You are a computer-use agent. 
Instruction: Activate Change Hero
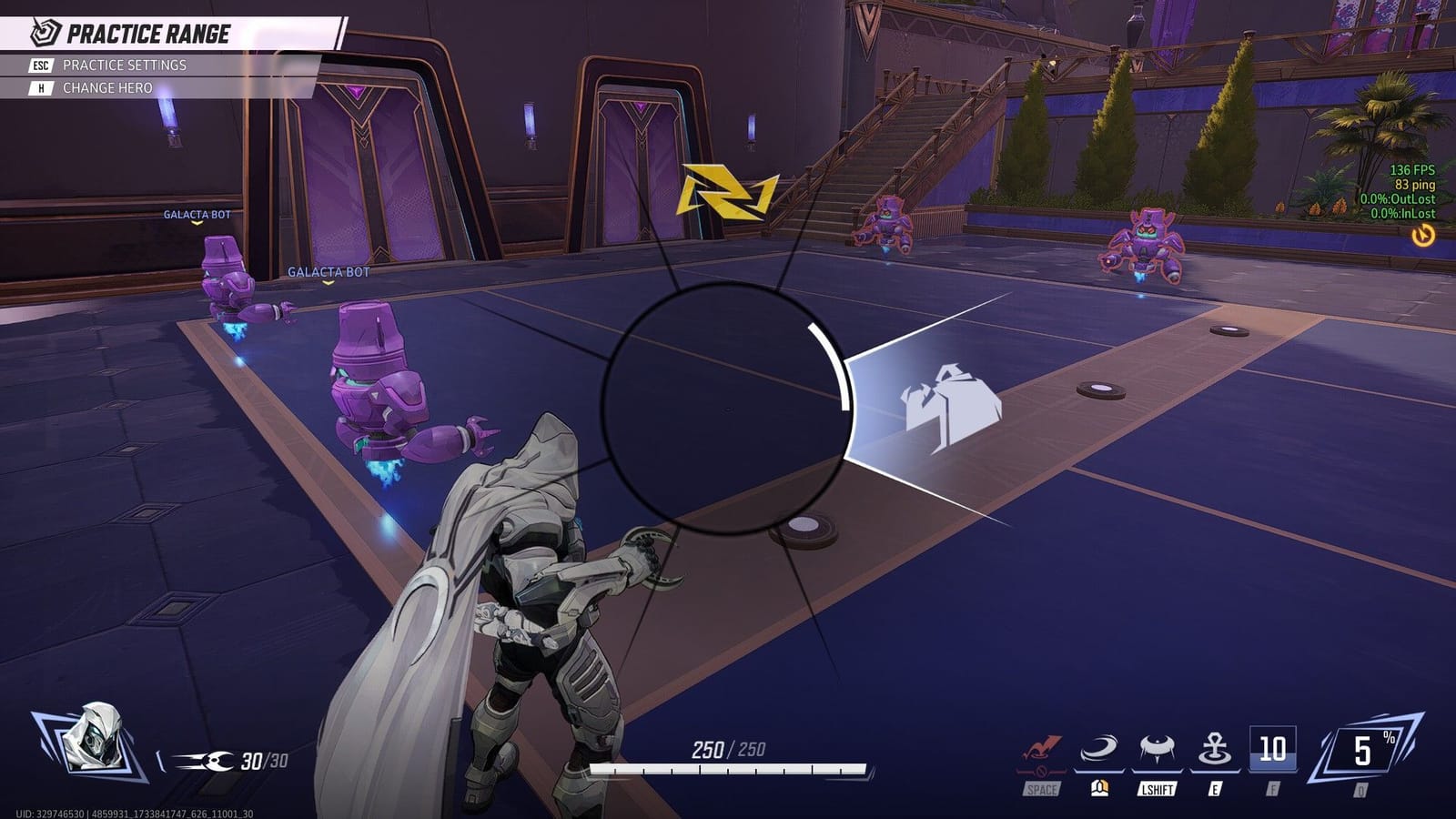coord(108,86)
